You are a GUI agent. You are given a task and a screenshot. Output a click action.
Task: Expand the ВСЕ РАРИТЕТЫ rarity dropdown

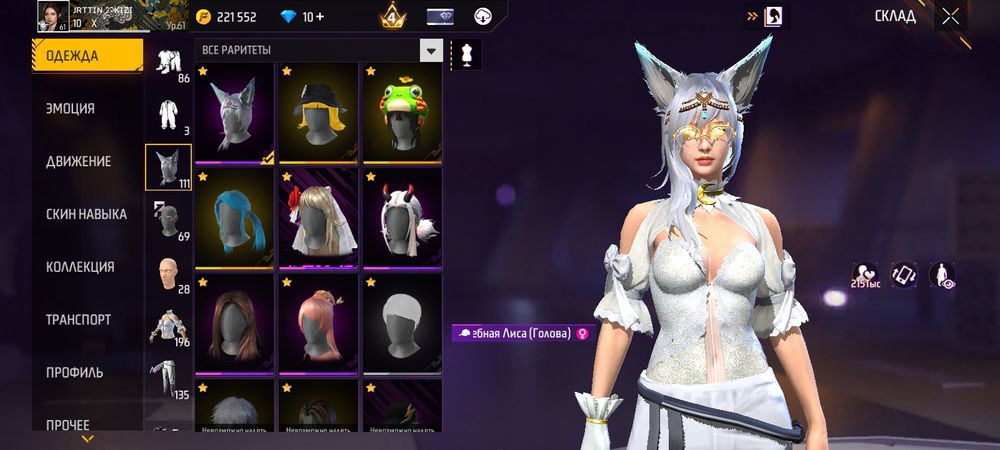431,50
